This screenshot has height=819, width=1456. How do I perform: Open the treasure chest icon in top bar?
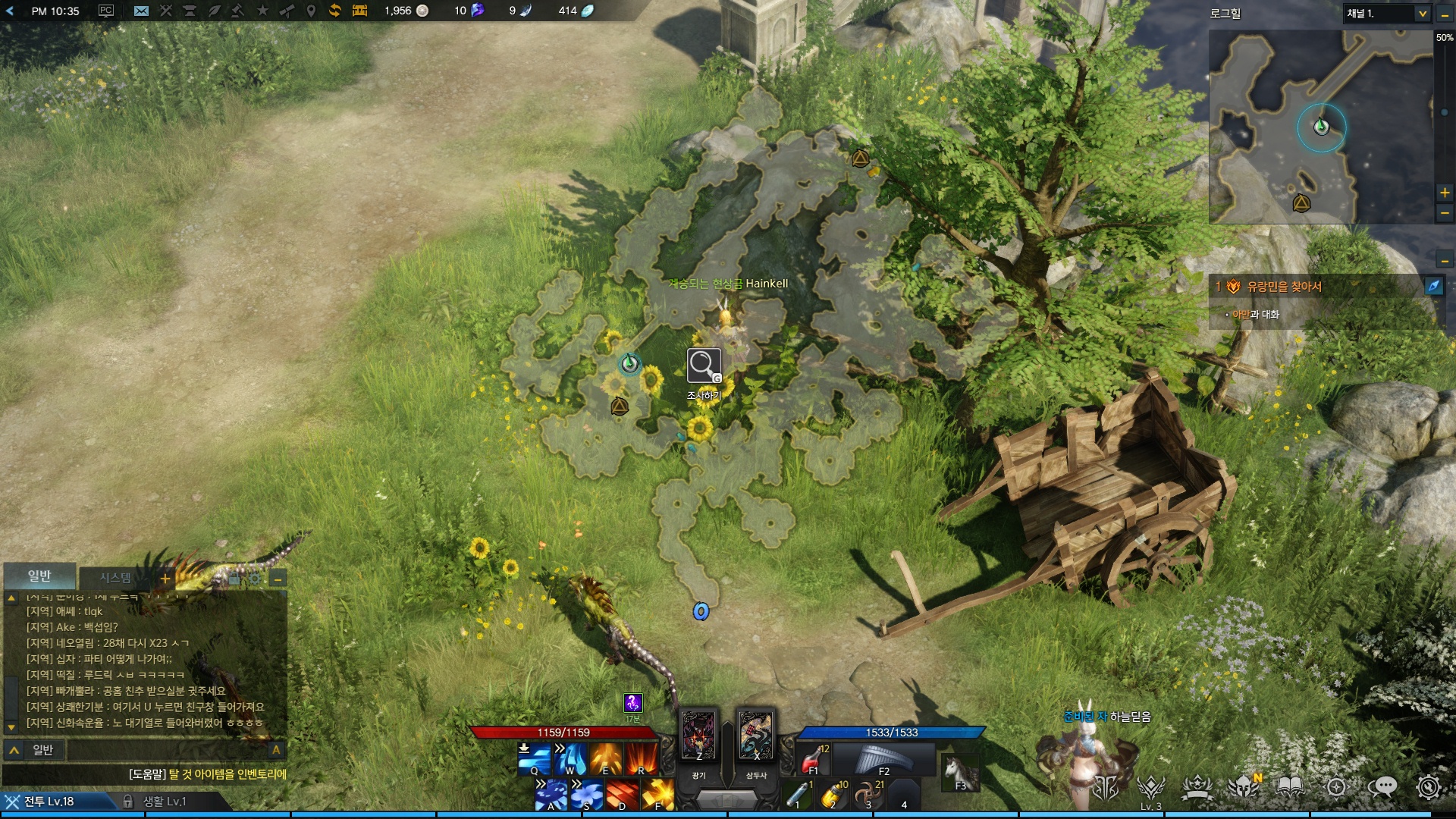click(x=359, y=11)
